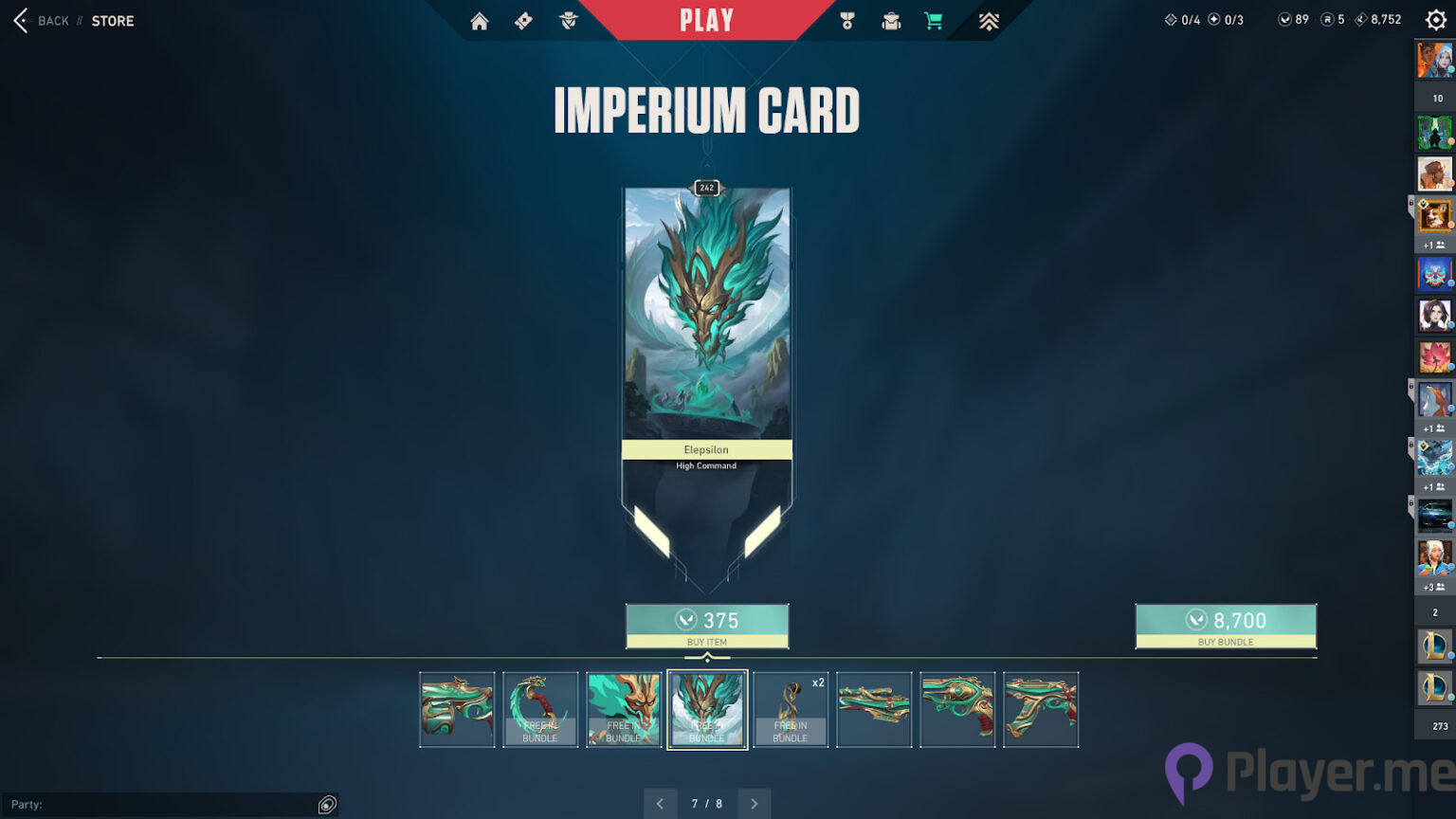The width and height of the screenshot is (1456, 819).
Task: Go to next bundle page arrow
Action: click(x=754, y=803)
